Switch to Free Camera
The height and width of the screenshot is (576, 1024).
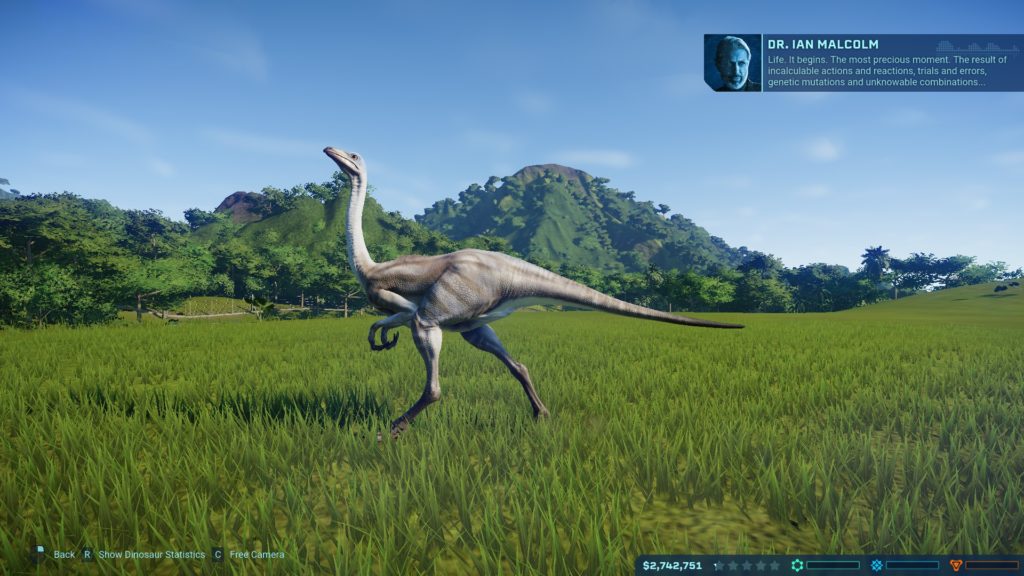256,554
